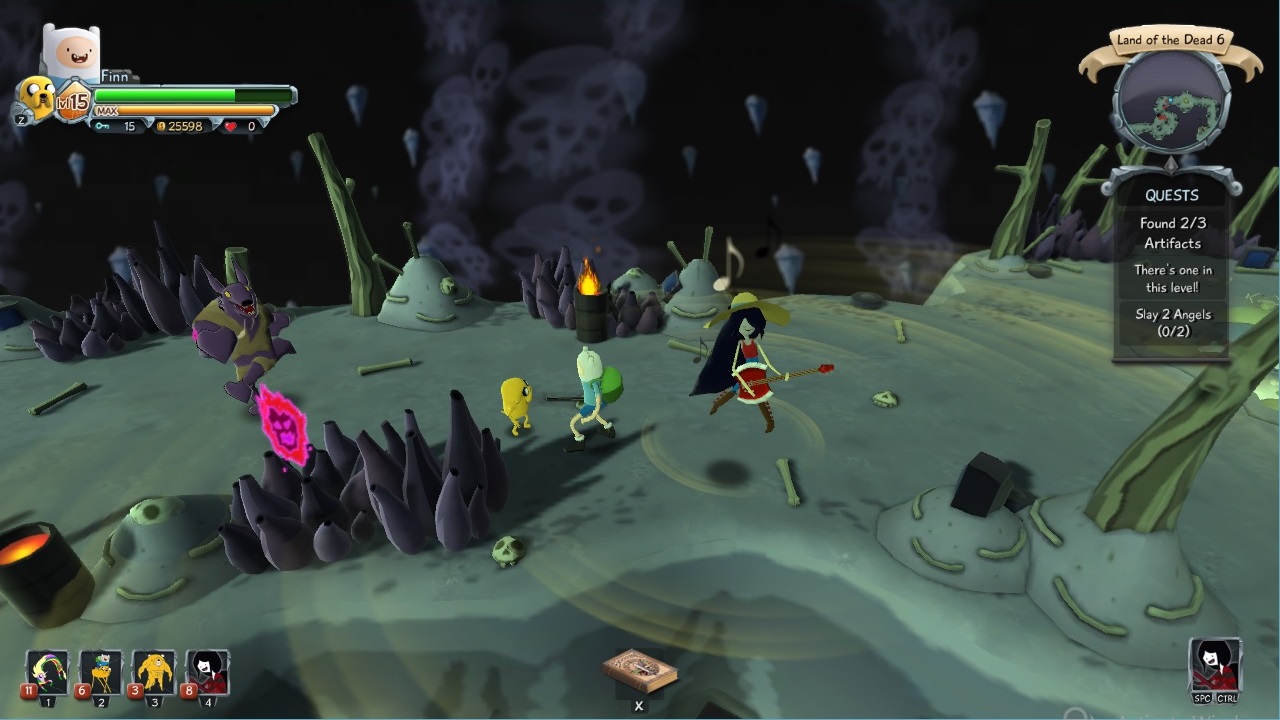The height and width of the screenshot is (720, 1280).
Task: Click the QUESTS panel title
Action: coord(1172,195)
